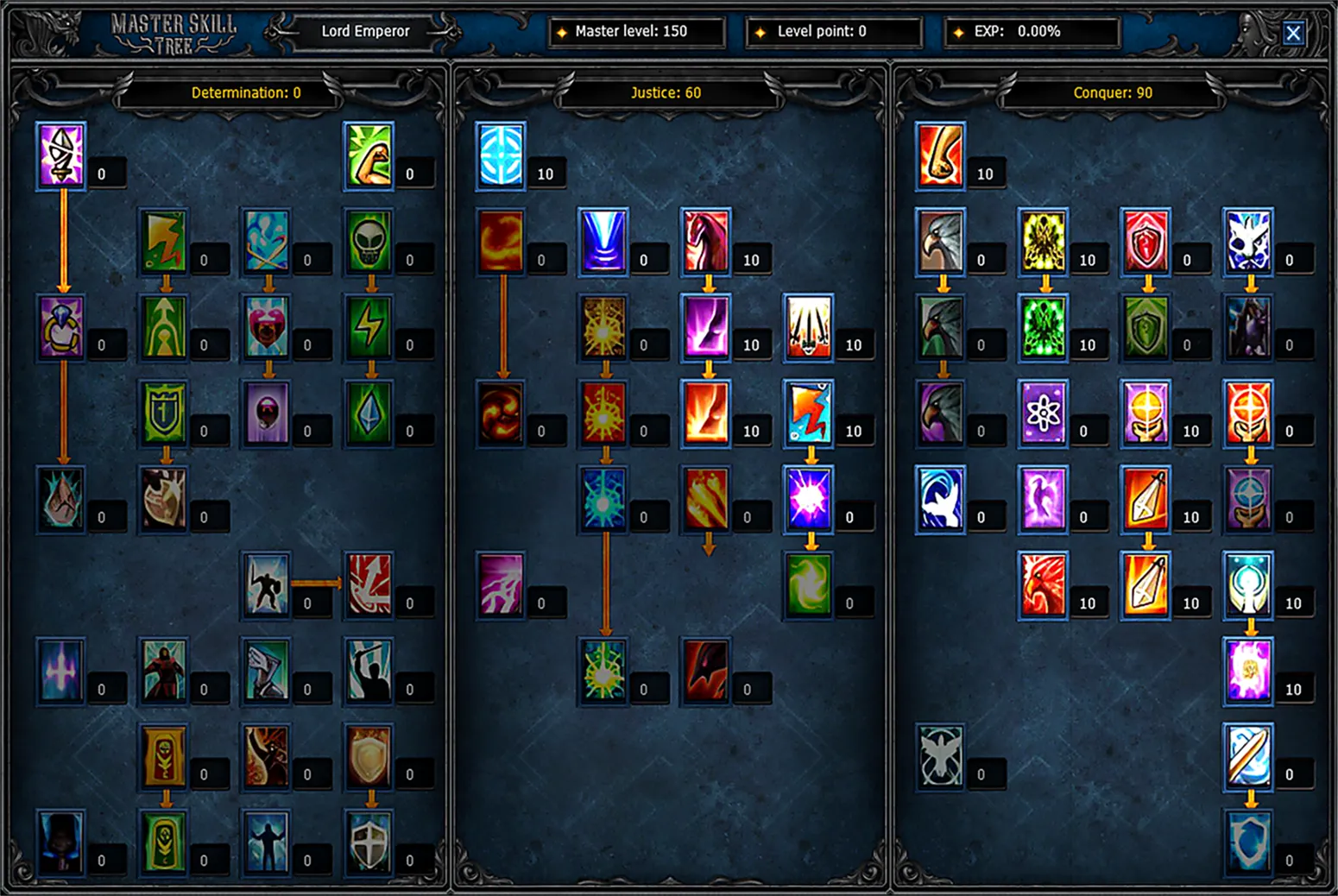1338x896 pixels.
Task: Click the Justice: 60 section header
Action: (666, 92)
